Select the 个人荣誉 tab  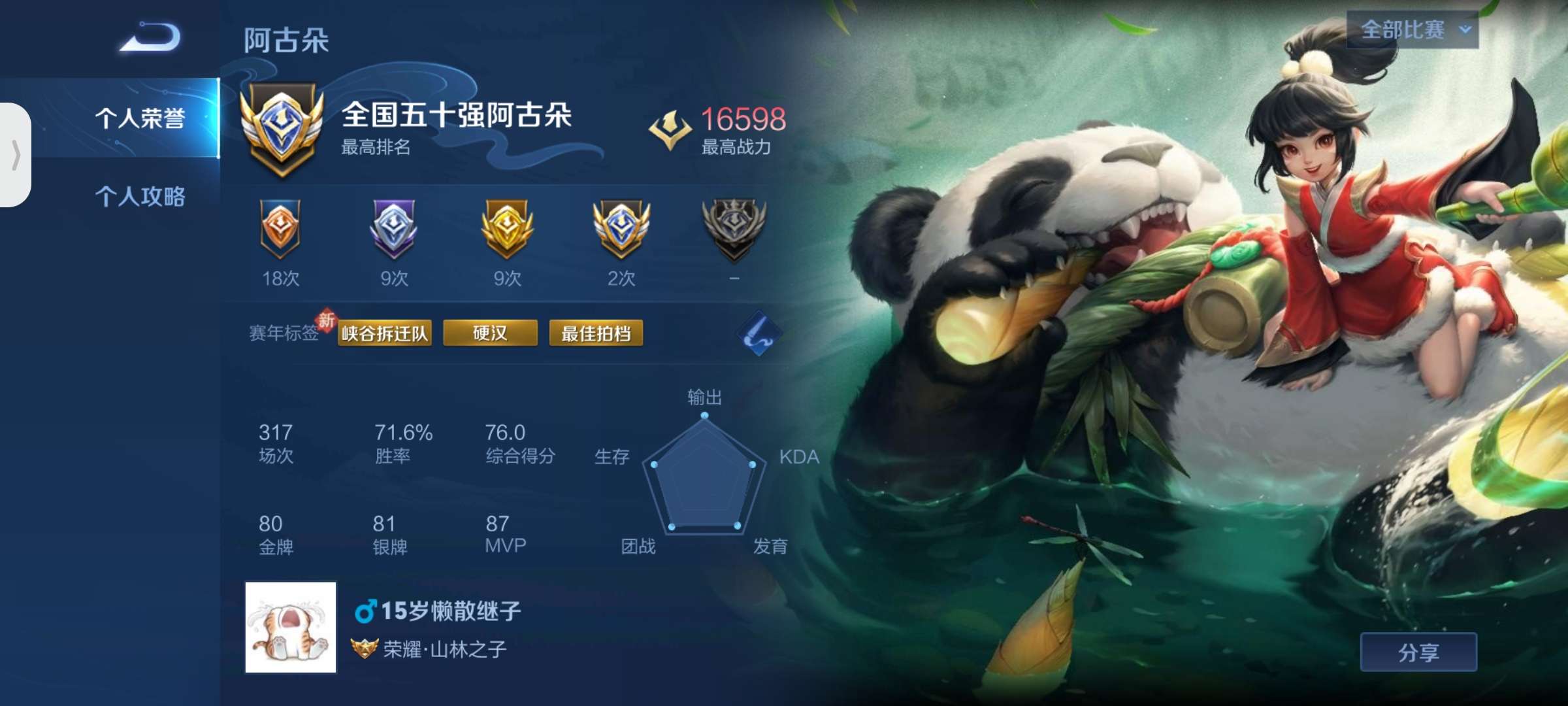pos(142,115)
